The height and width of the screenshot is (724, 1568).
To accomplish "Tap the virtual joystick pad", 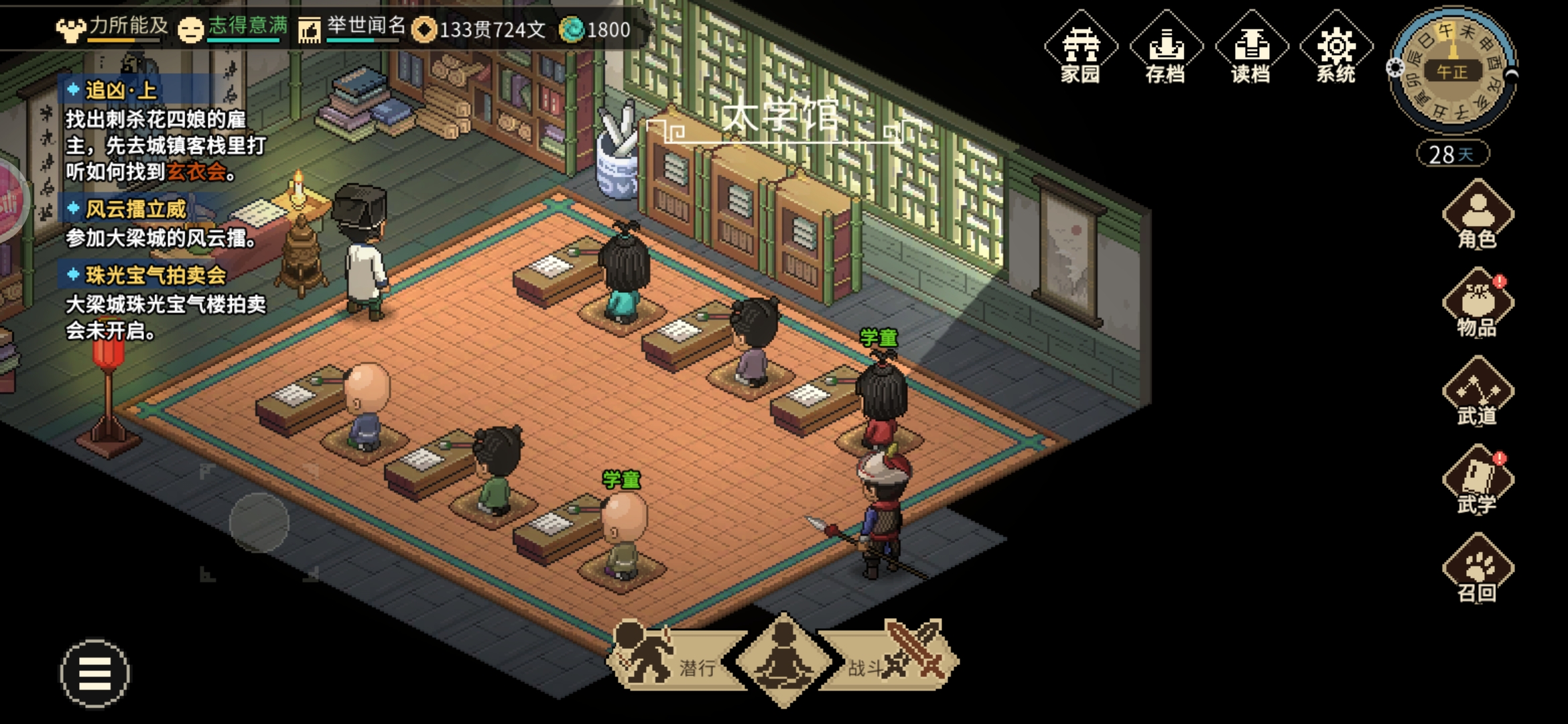I will (x=259, y=523).
